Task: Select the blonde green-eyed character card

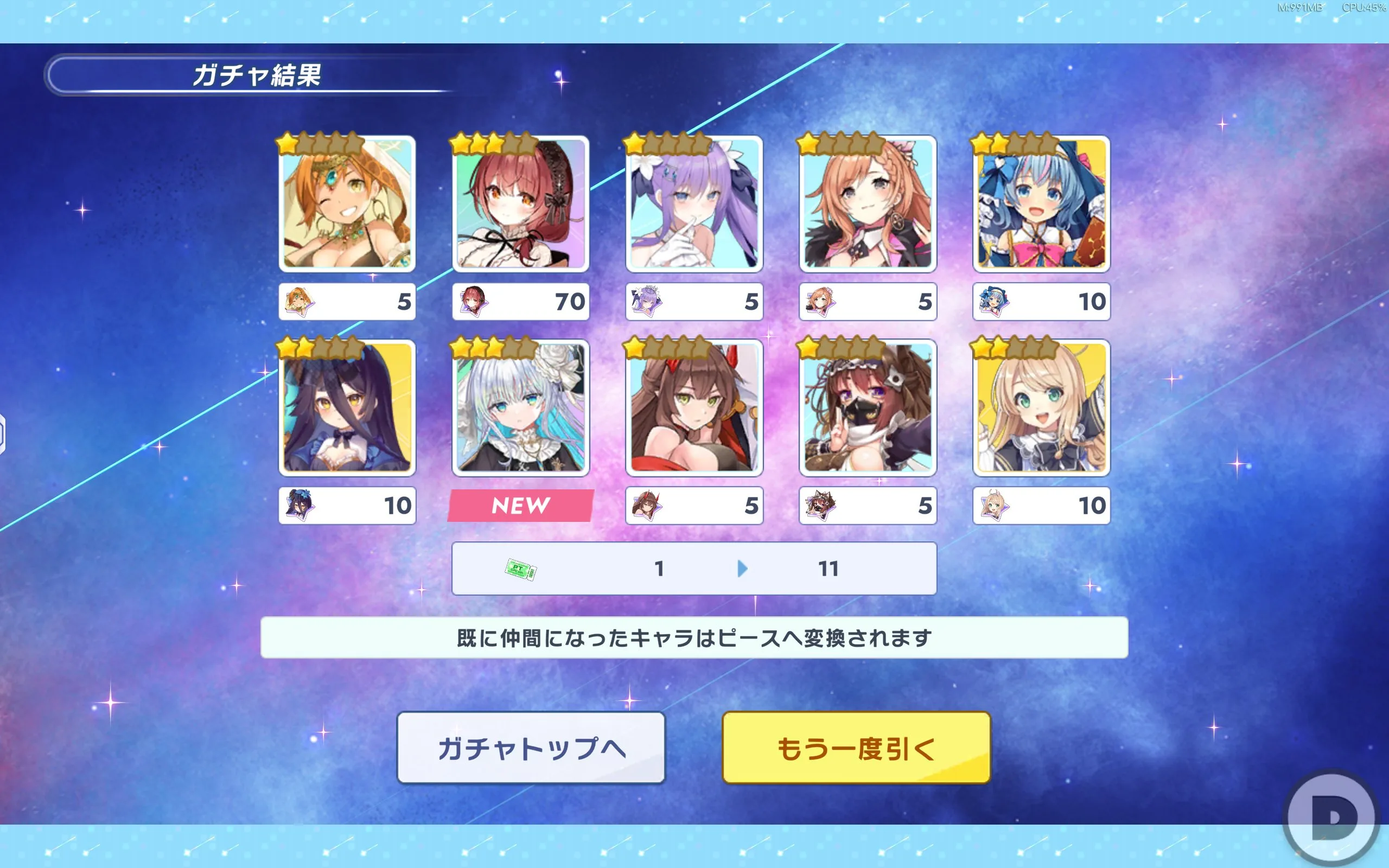Action: click(1041, 407)
